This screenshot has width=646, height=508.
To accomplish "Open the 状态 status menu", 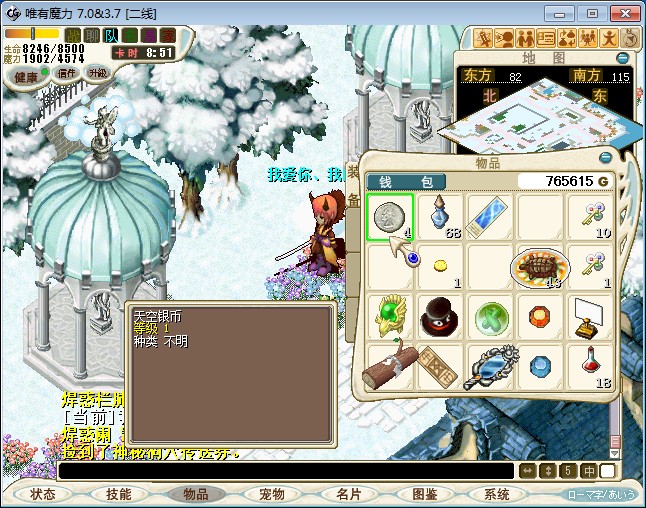I will pyautogui.click(x=43, y=494).
